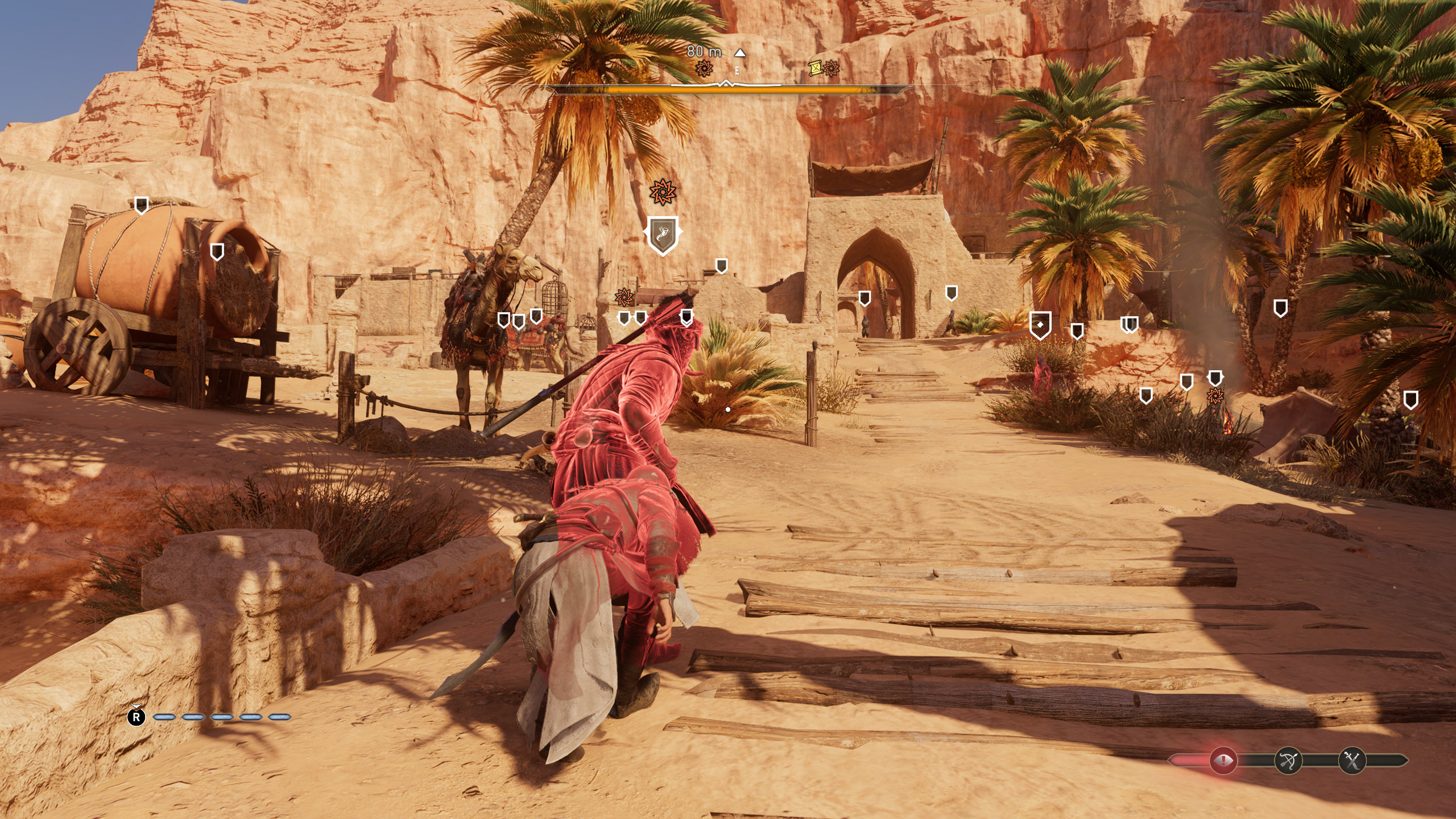Click the shield marker with diamond emblem
The height and width of the screenshot is (819, 1456).
(1040, 325)
